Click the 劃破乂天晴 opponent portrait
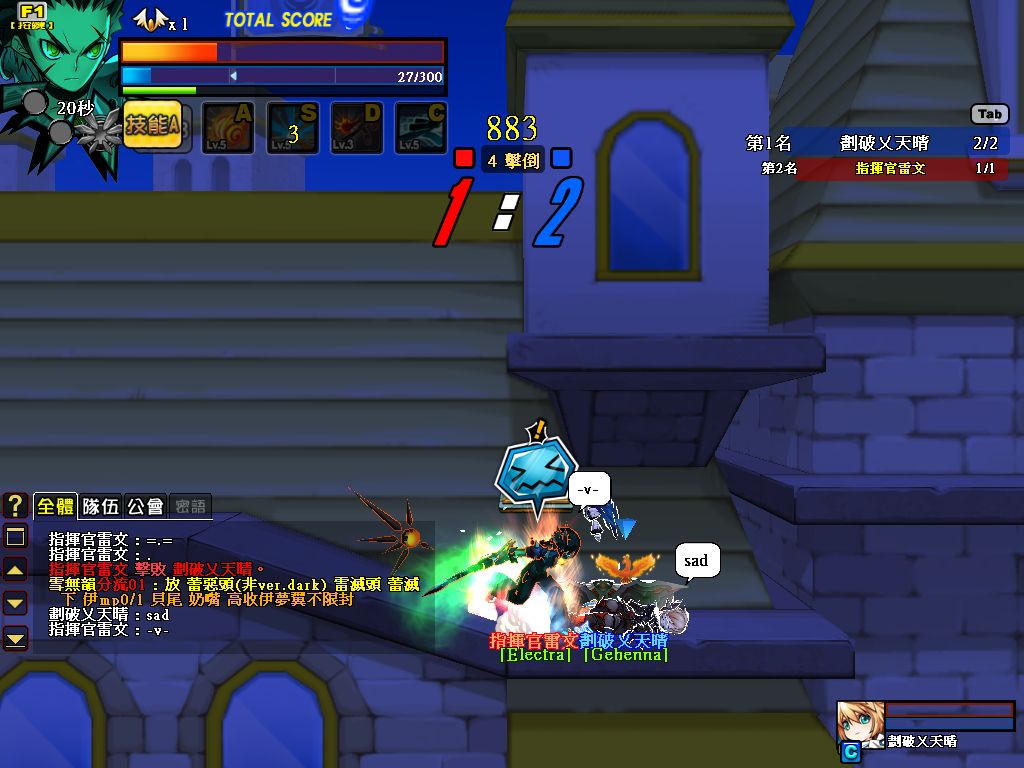 click(x=859, y=721)
